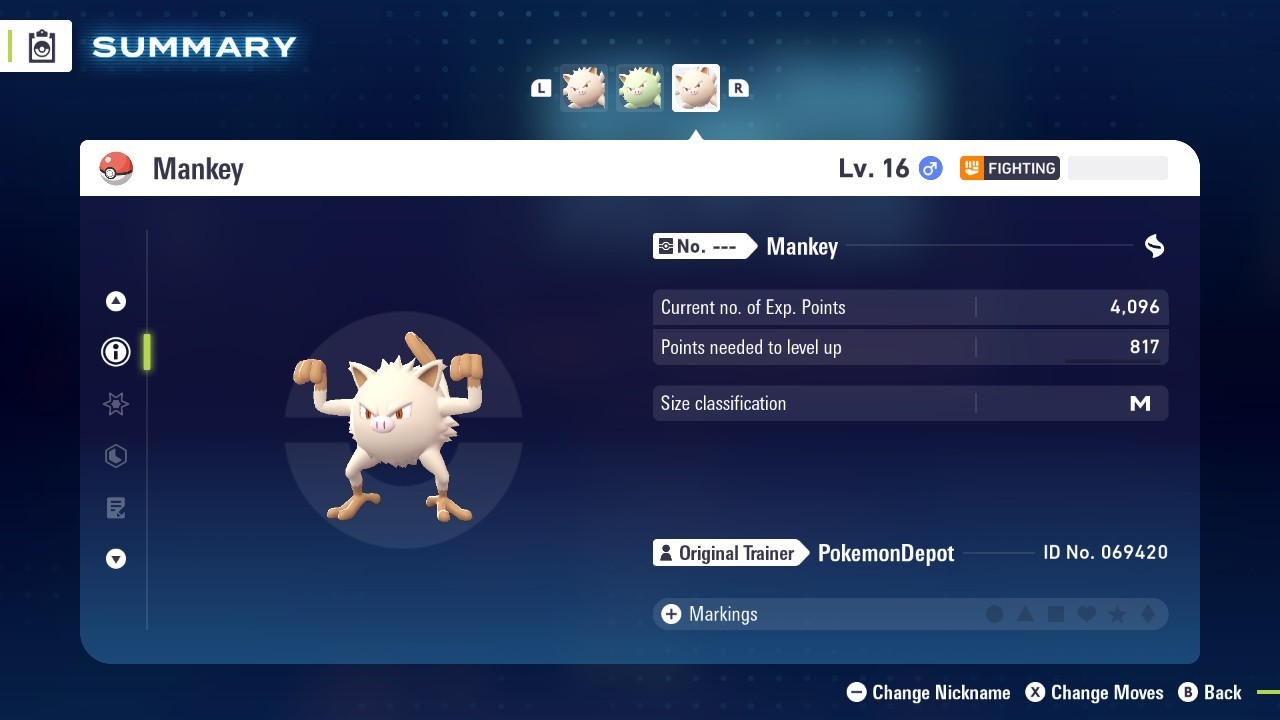Click the Original Trainer badge icon
This screenshot has height=720, width=1280.
(665, 553)
